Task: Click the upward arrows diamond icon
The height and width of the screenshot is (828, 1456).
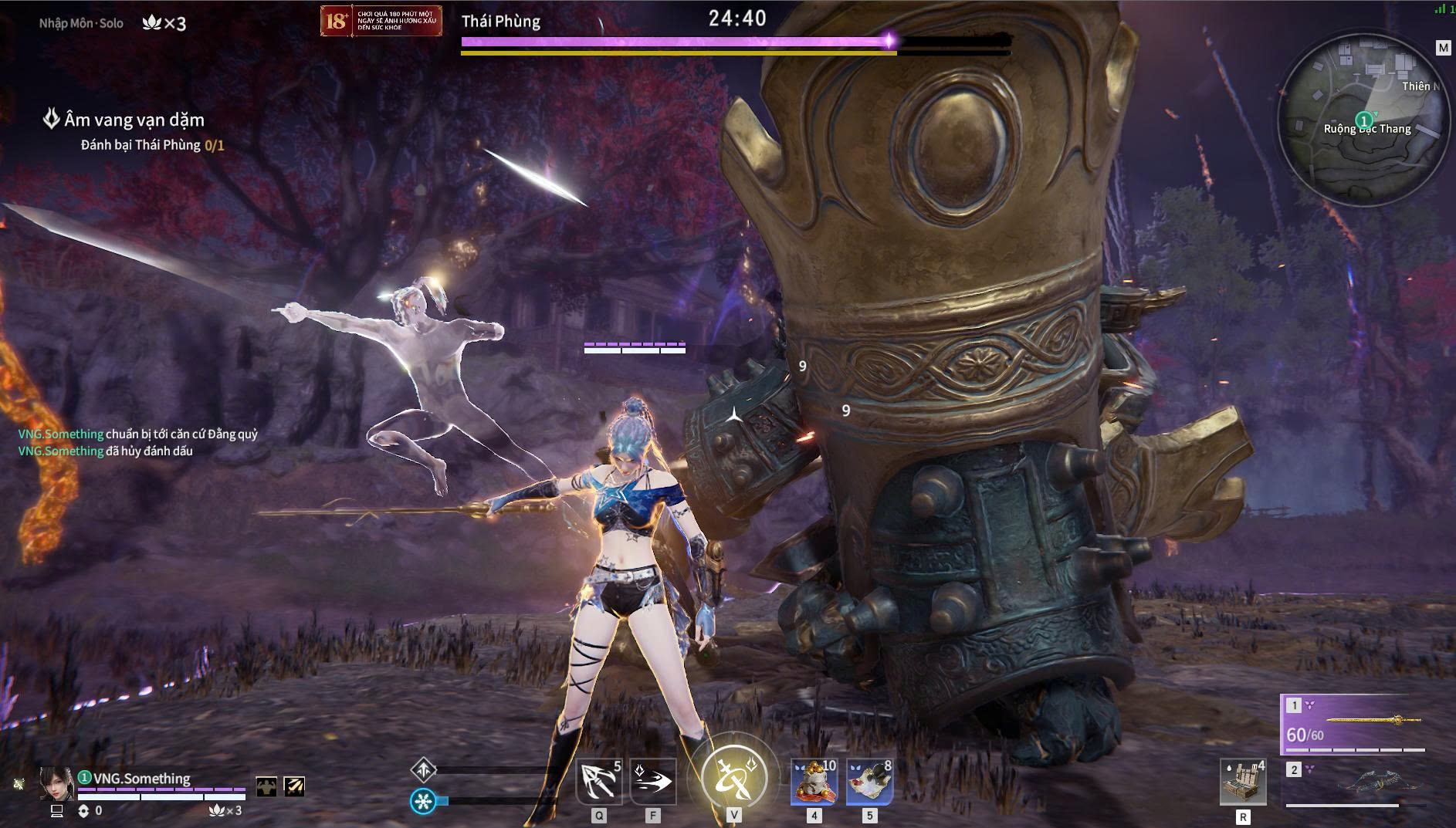Action: (424, 769)
